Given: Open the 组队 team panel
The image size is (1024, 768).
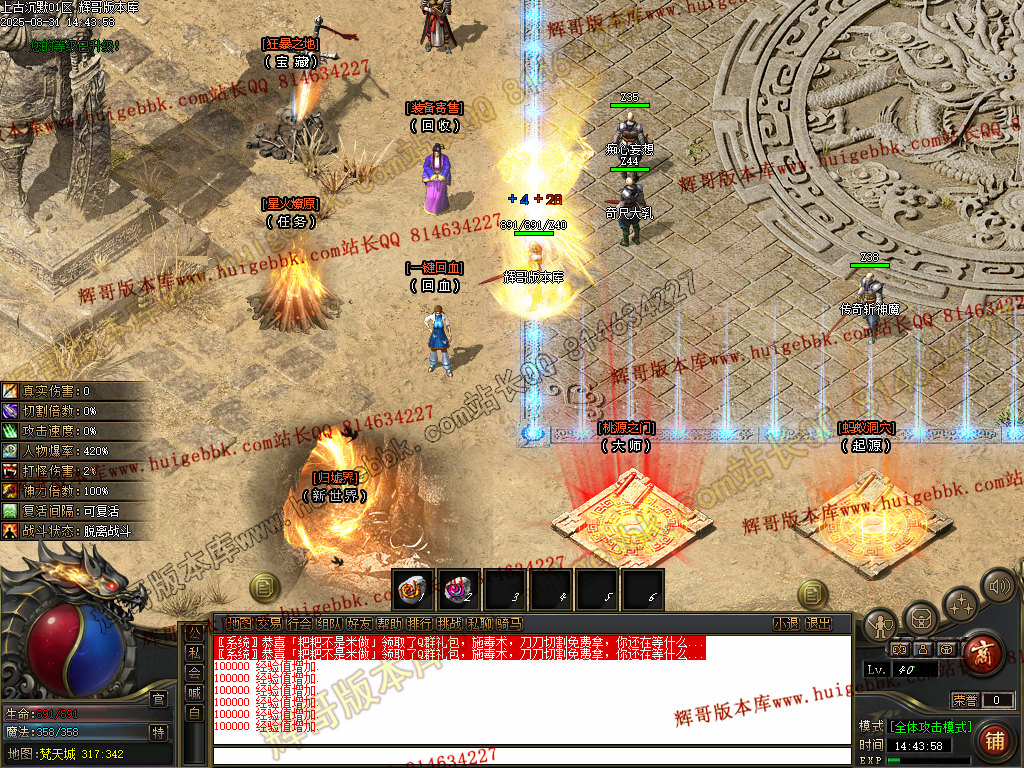Looking at the screenshot, I should click(329, 623).
